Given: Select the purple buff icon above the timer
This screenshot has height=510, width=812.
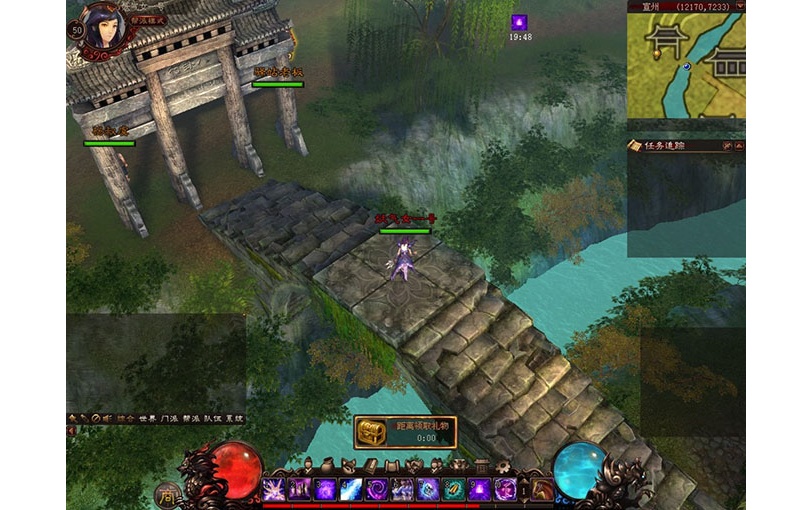Looking at the screenshot, I should click(x=519, y=22).
